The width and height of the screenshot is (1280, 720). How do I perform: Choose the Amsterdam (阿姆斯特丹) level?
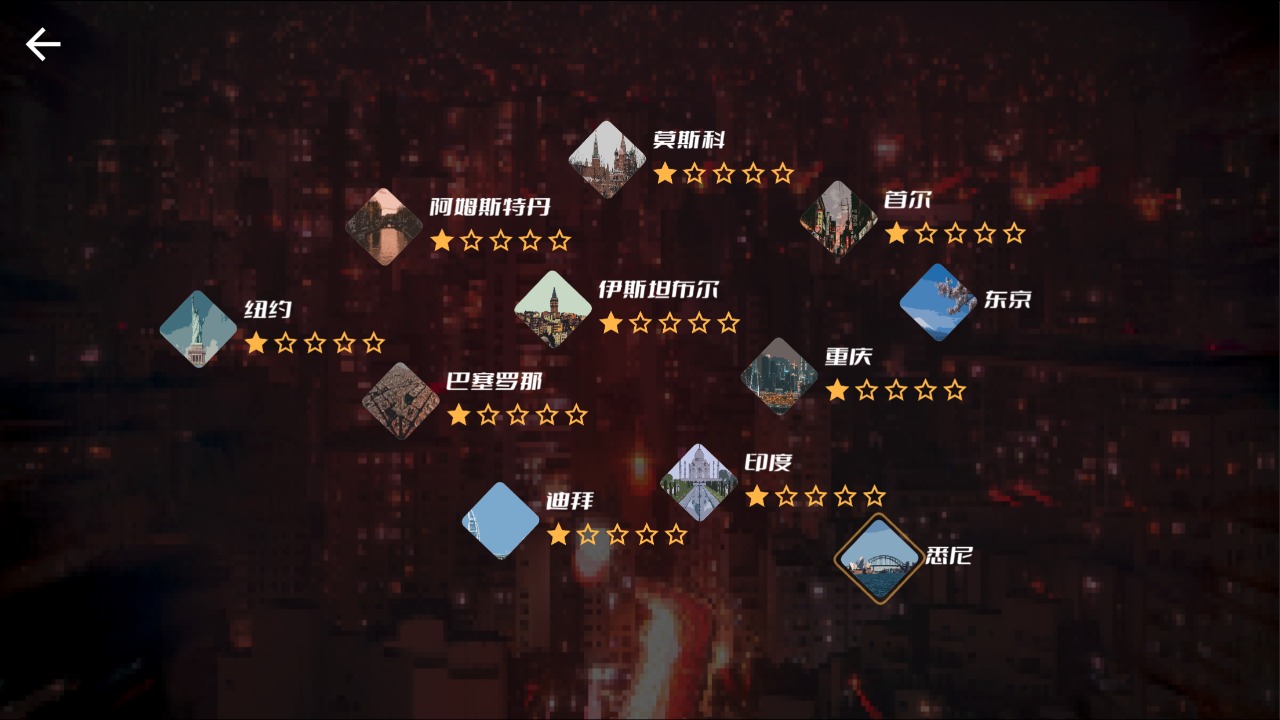(384, 227)
